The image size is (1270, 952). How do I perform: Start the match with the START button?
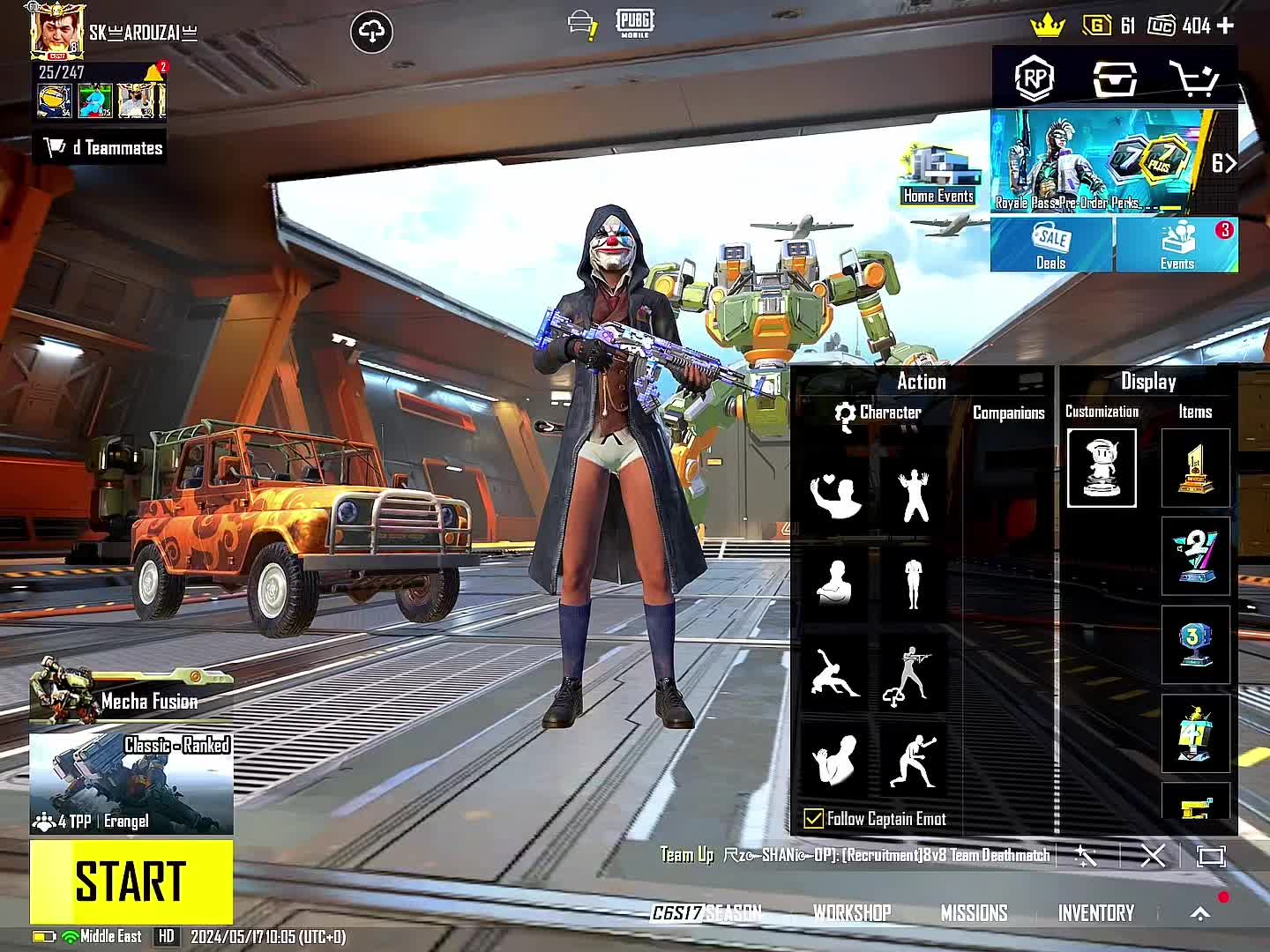point(131,881)
